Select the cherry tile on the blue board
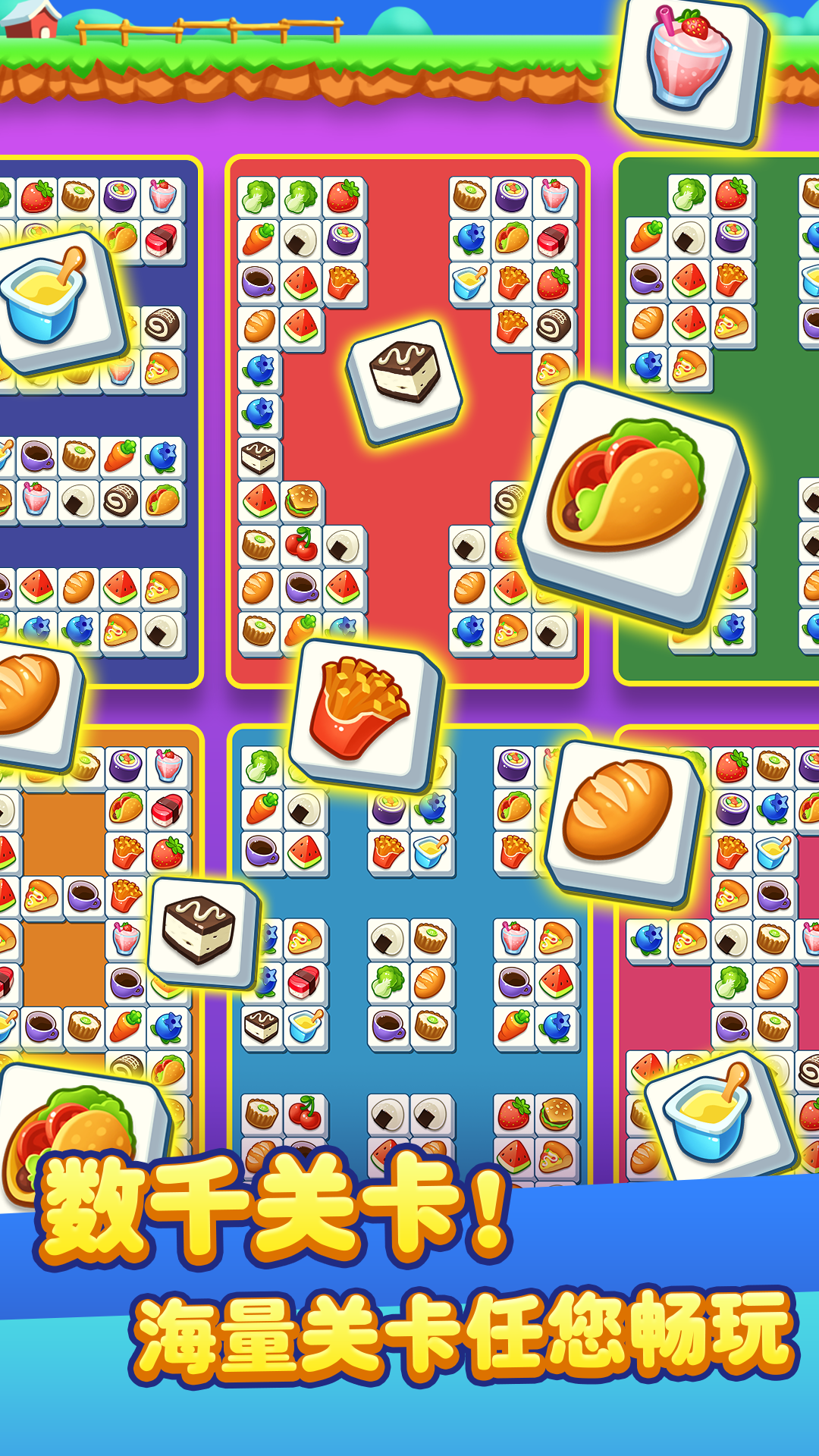This screenshot has height=1456, width=819. [x=305, y=1113]
